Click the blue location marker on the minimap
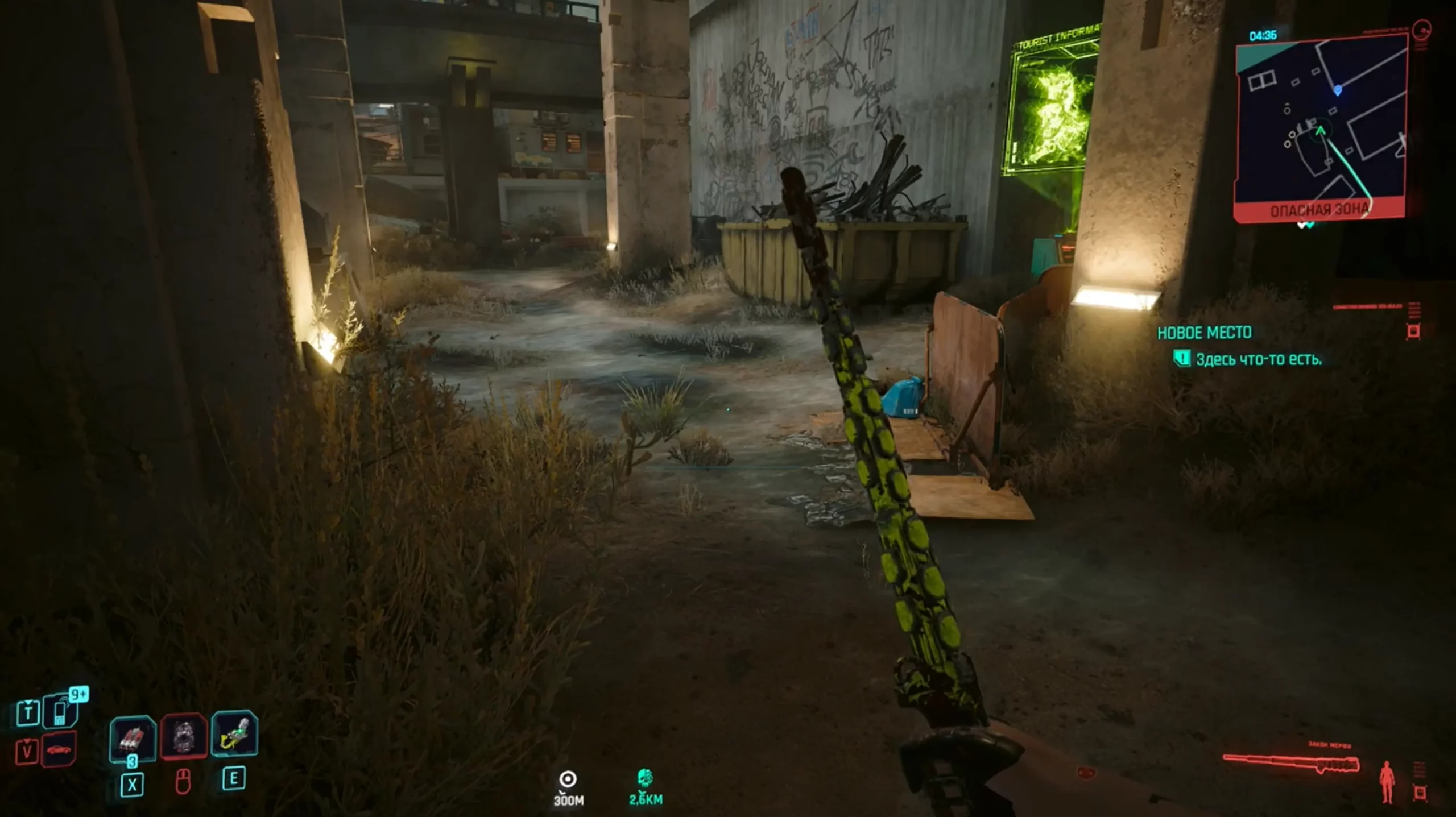 (1338, 90)
